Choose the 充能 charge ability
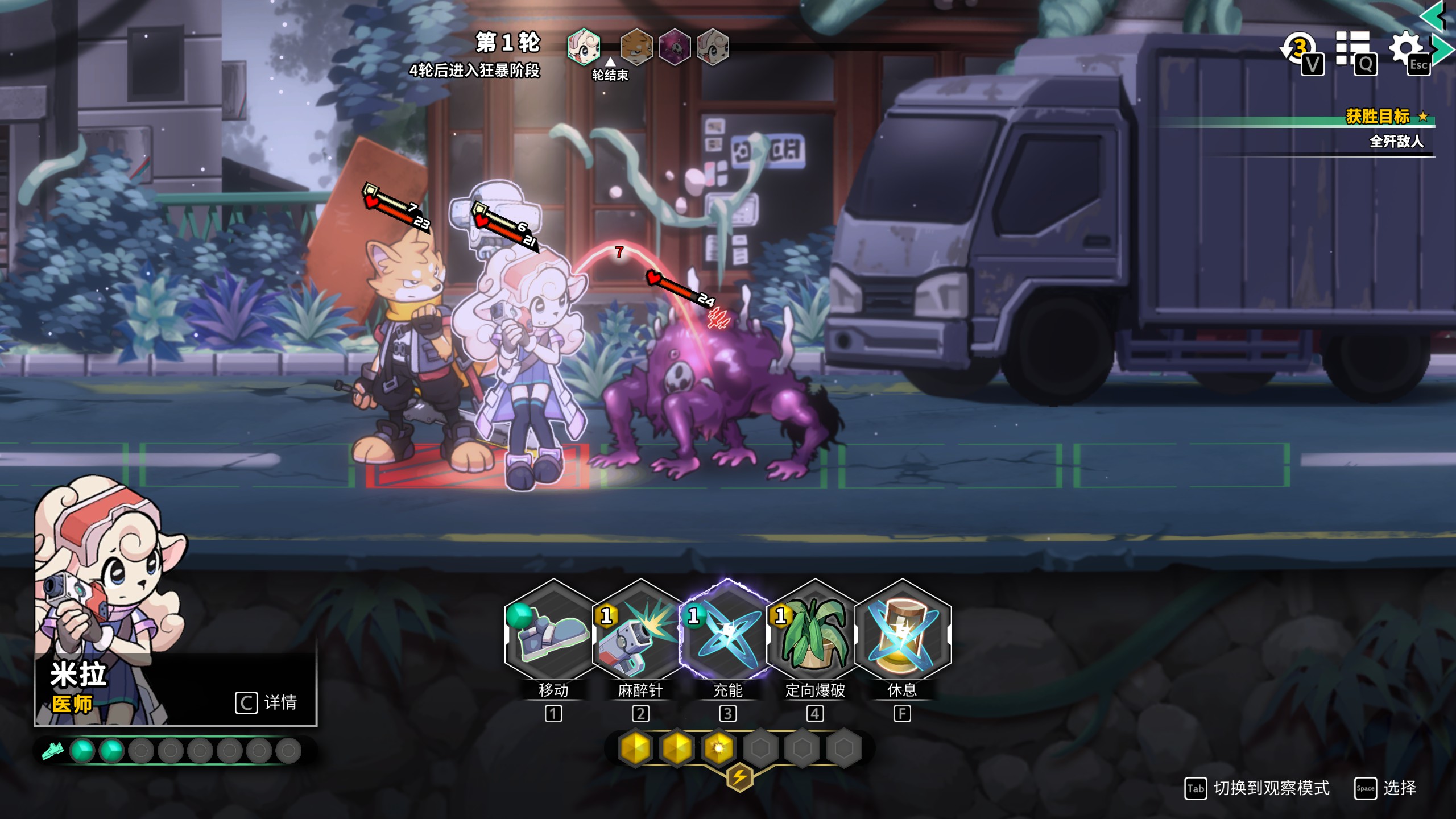Viewport: 1456px width, 819px height. click(727, 631)
